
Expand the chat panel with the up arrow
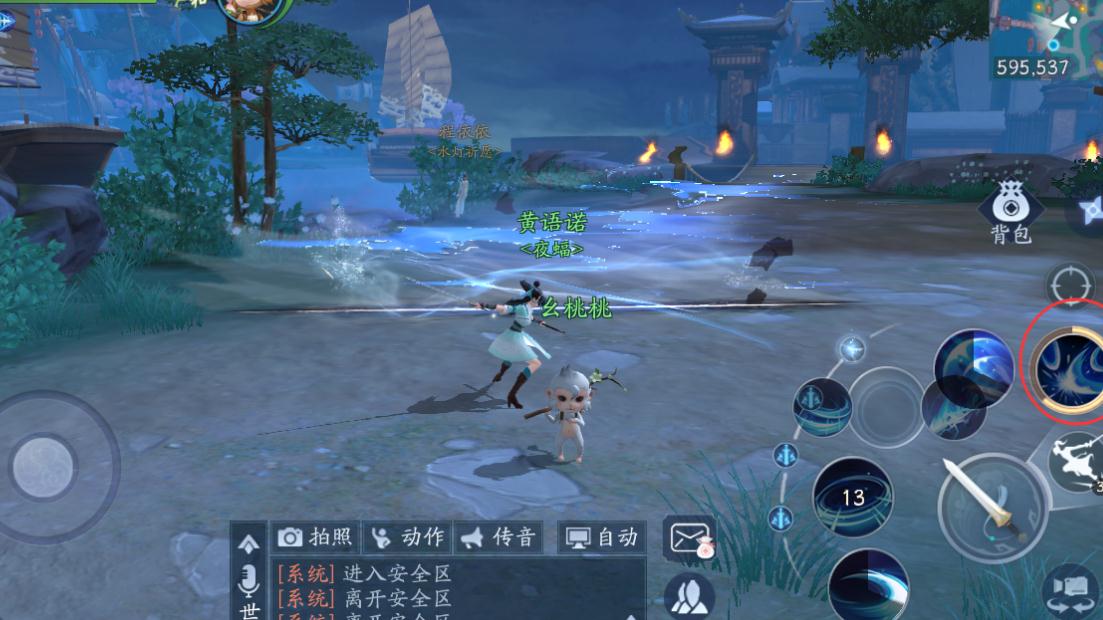tap(248, 542)
